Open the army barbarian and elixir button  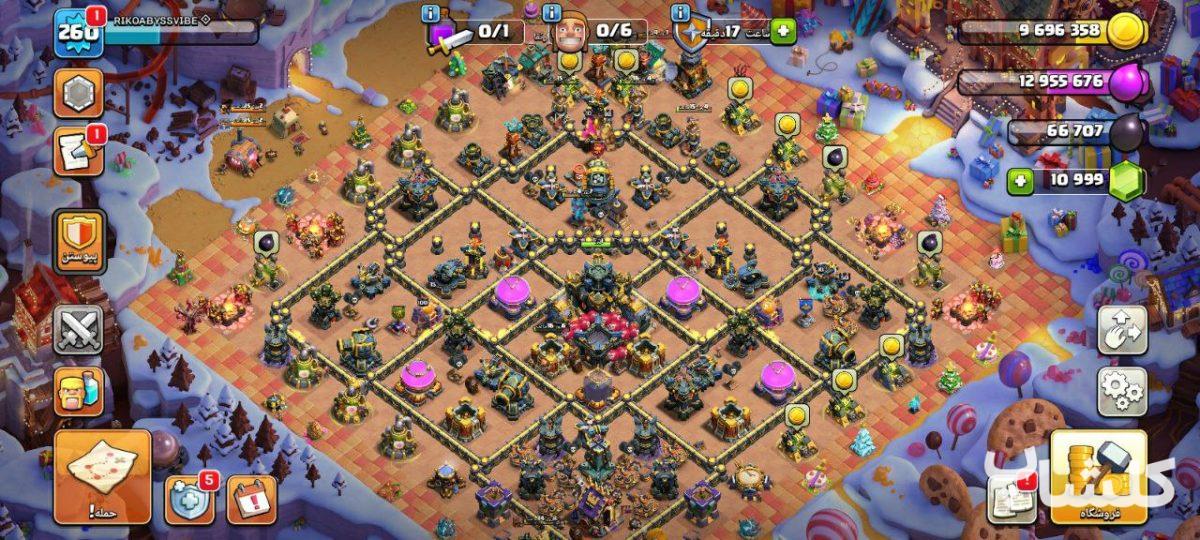click(x=78, y=391)
